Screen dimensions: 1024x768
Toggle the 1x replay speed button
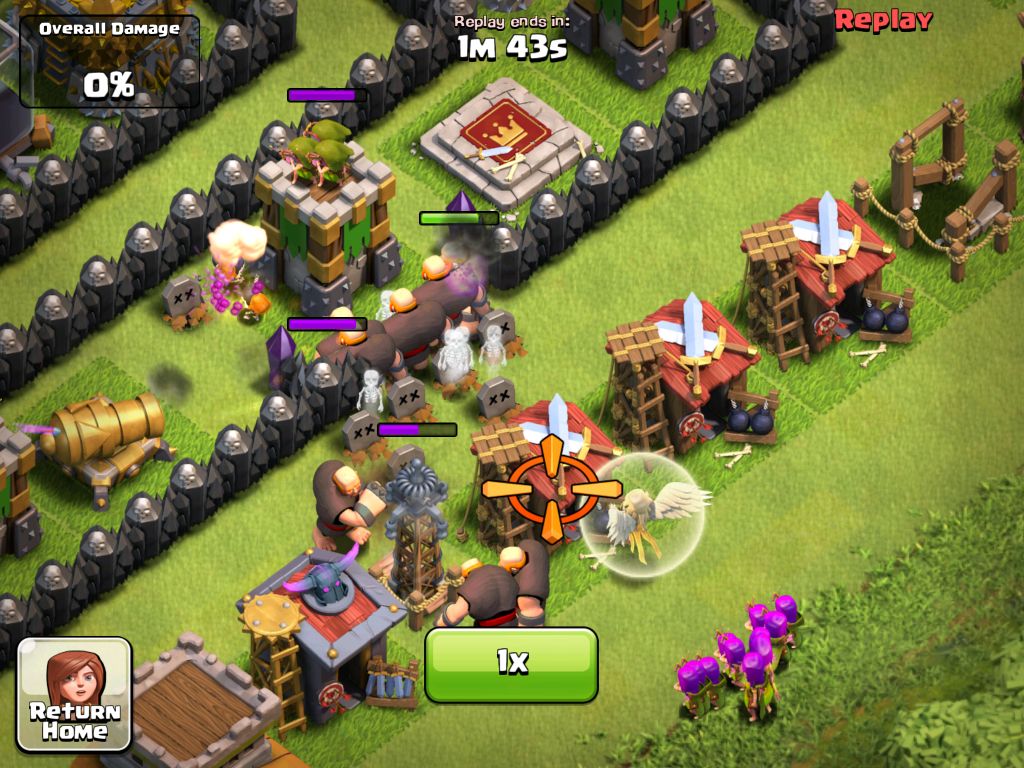511,664
